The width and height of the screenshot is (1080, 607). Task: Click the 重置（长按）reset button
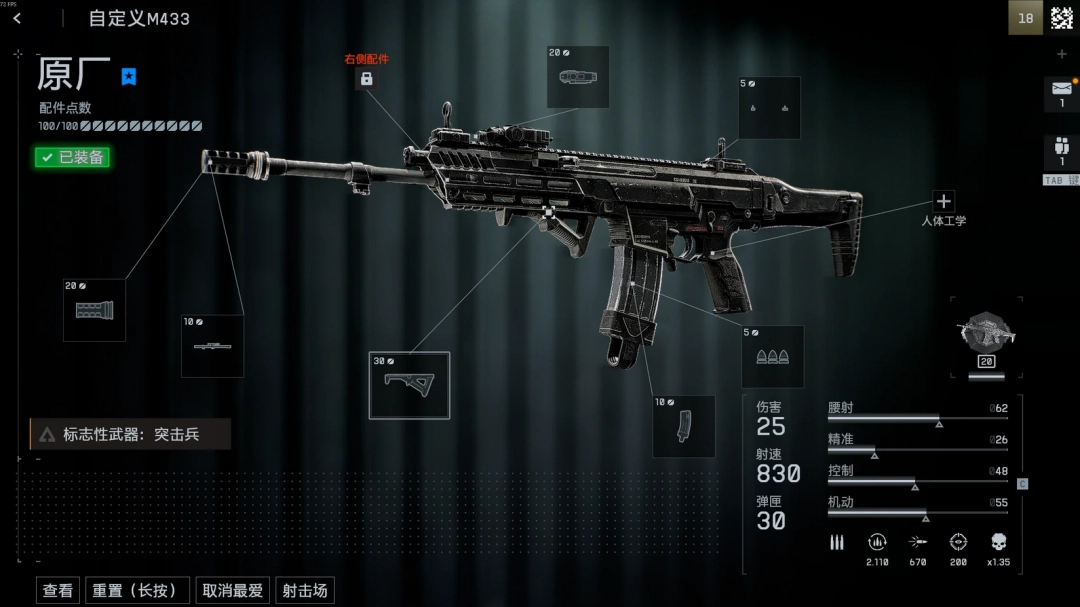136,591
